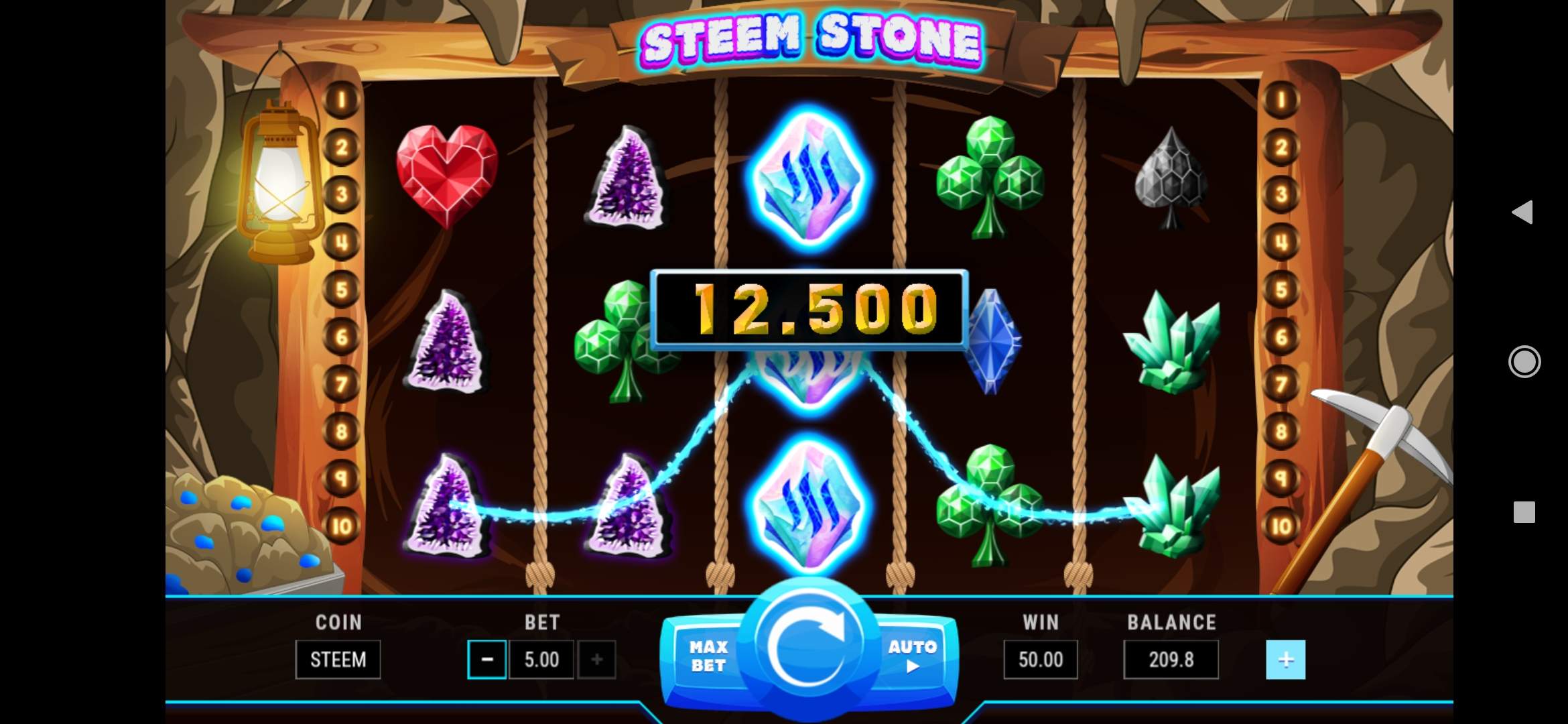Screen dimensions: 1568x724
Task: Select the 5.00 bet amount field
Action: (x=541, y=660)
